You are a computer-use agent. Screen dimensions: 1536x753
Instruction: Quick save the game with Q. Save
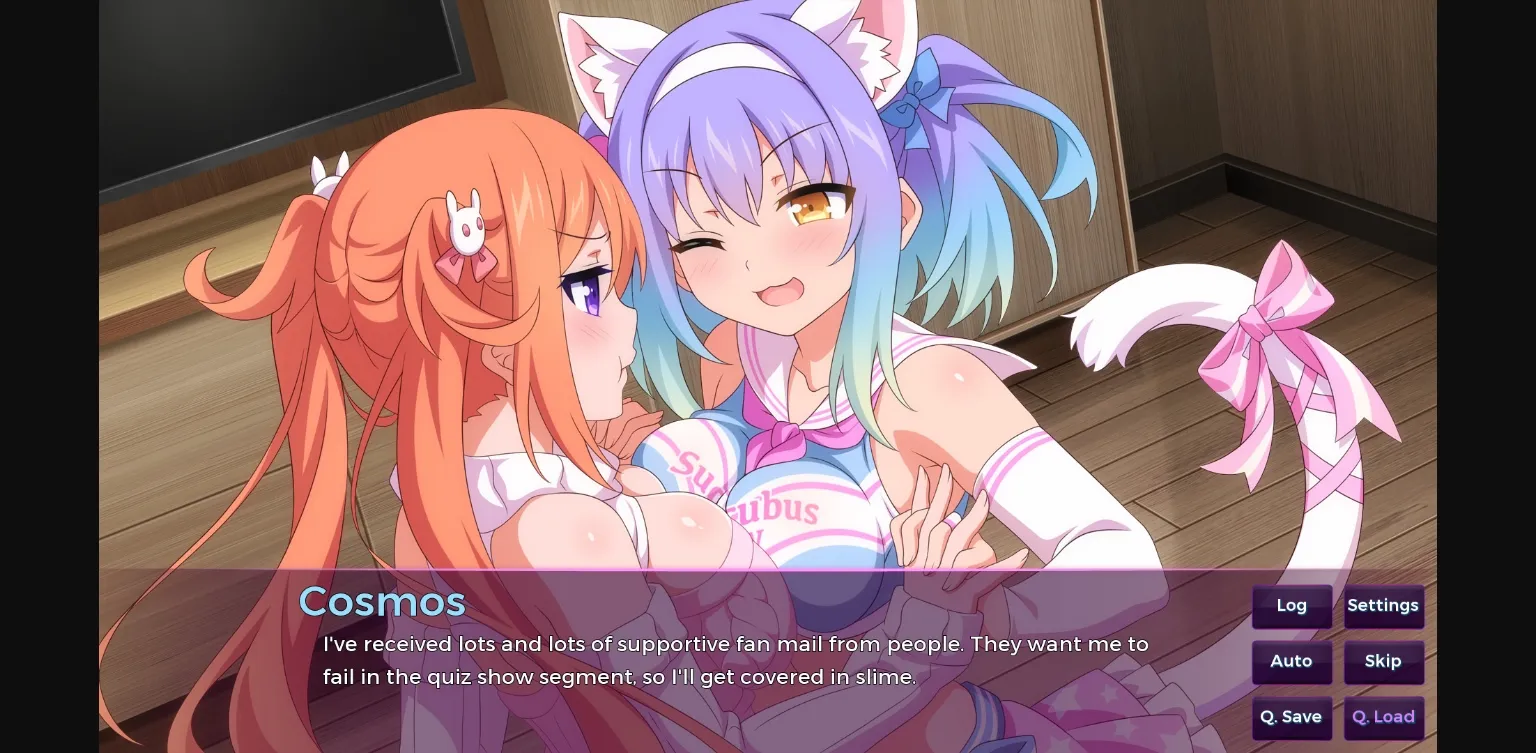pos(1291,717)
